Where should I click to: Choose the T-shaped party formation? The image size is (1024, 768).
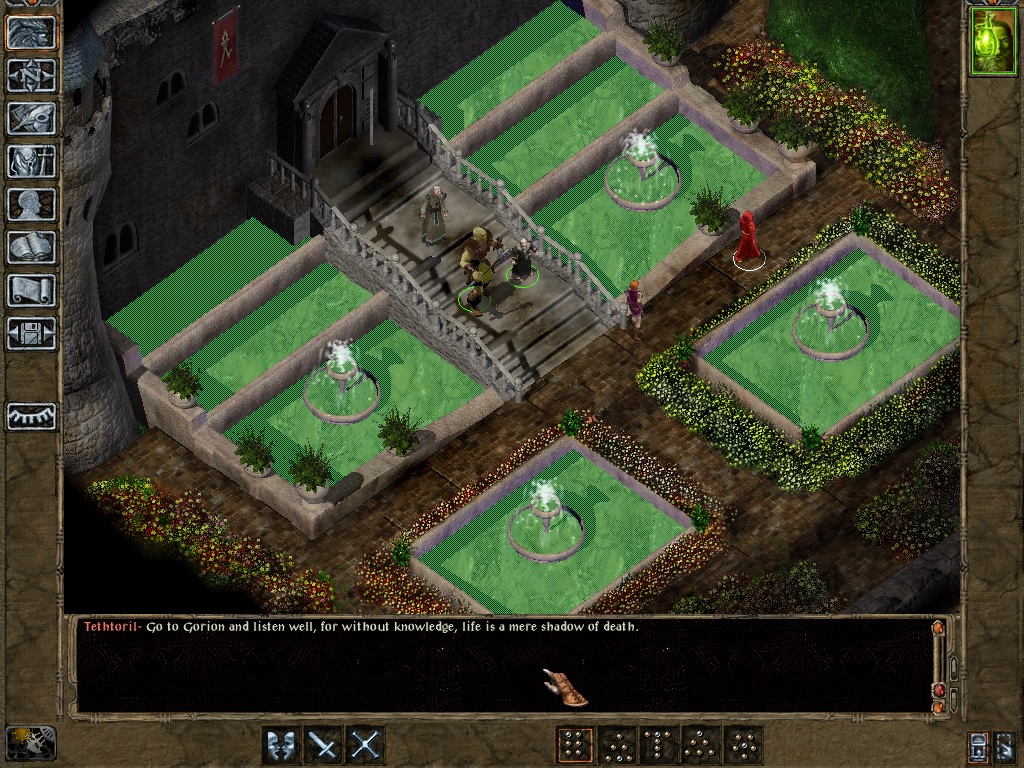tap(658, 745)
